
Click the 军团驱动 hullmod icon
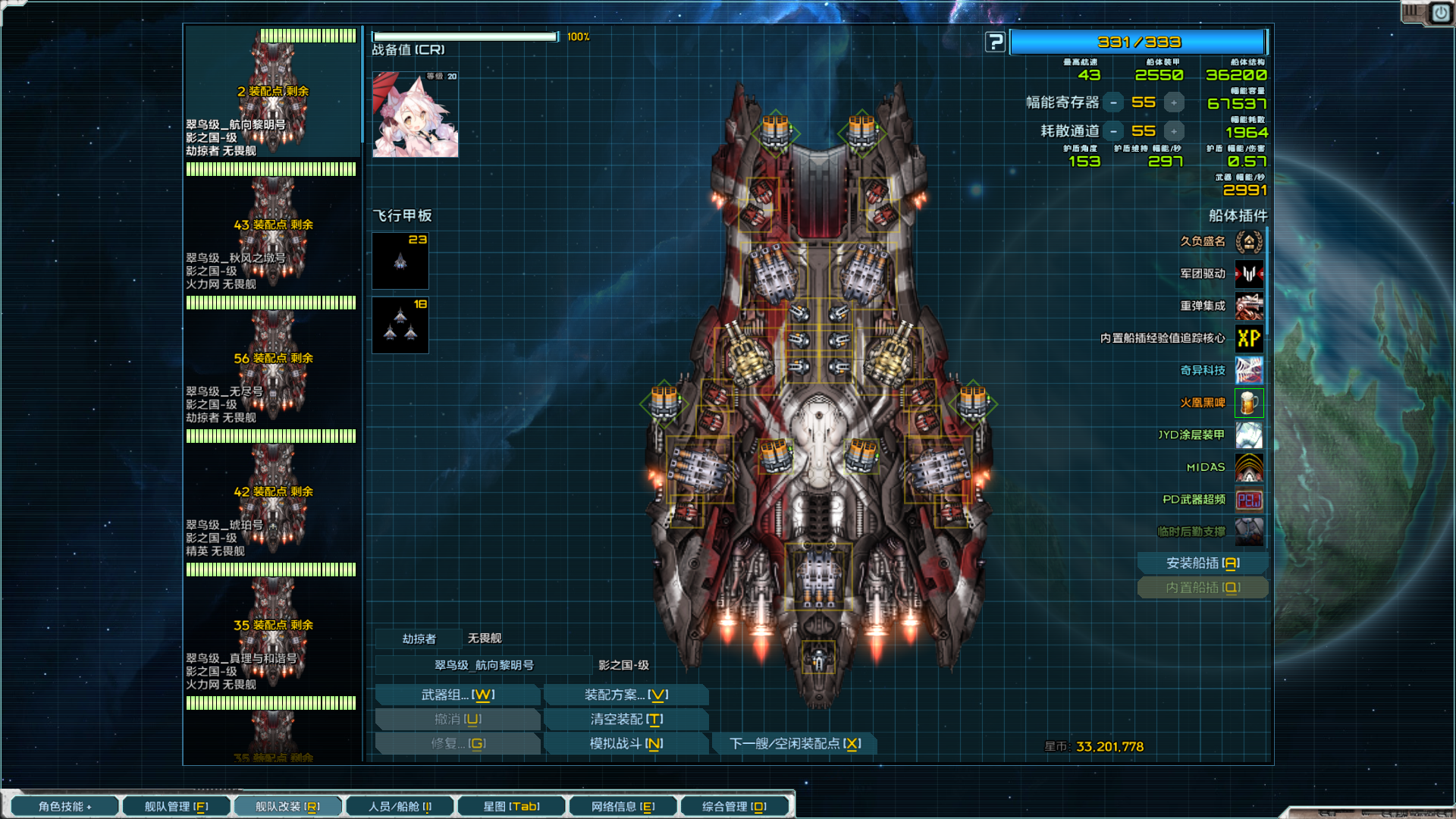tap(1248, 273)
